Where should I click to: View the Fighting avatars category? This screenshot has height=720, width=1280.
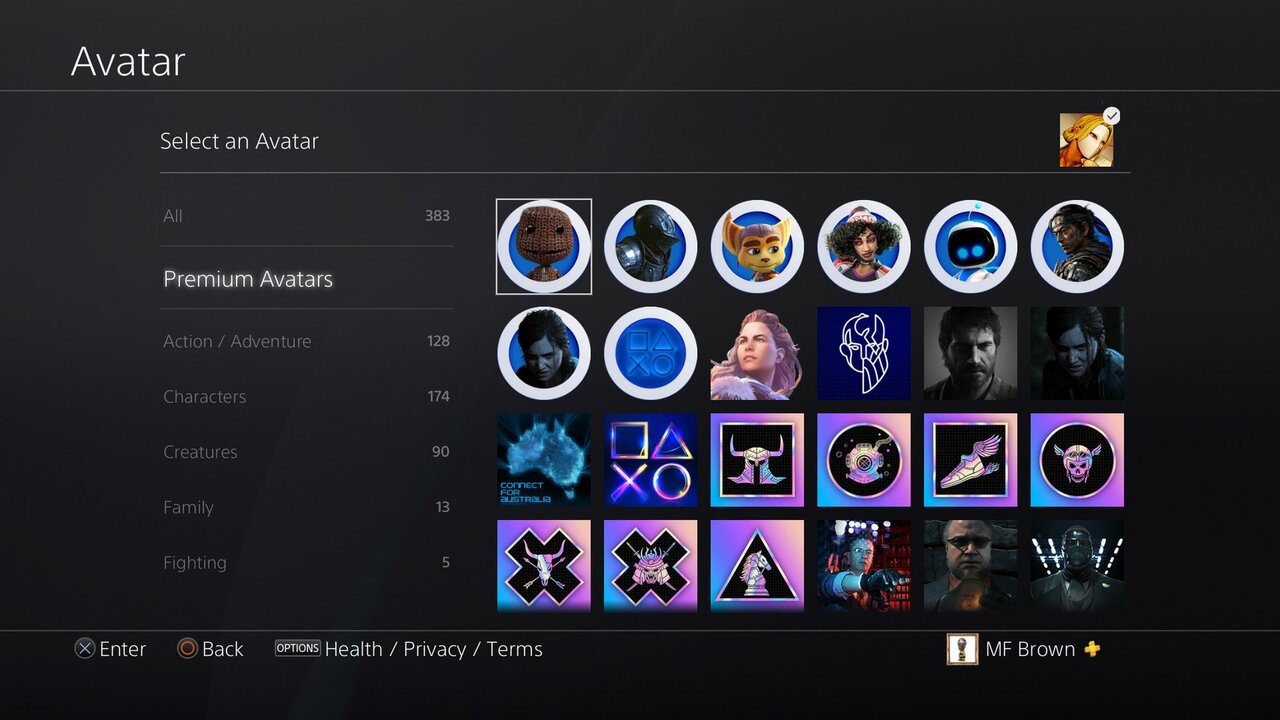[305, 562]
